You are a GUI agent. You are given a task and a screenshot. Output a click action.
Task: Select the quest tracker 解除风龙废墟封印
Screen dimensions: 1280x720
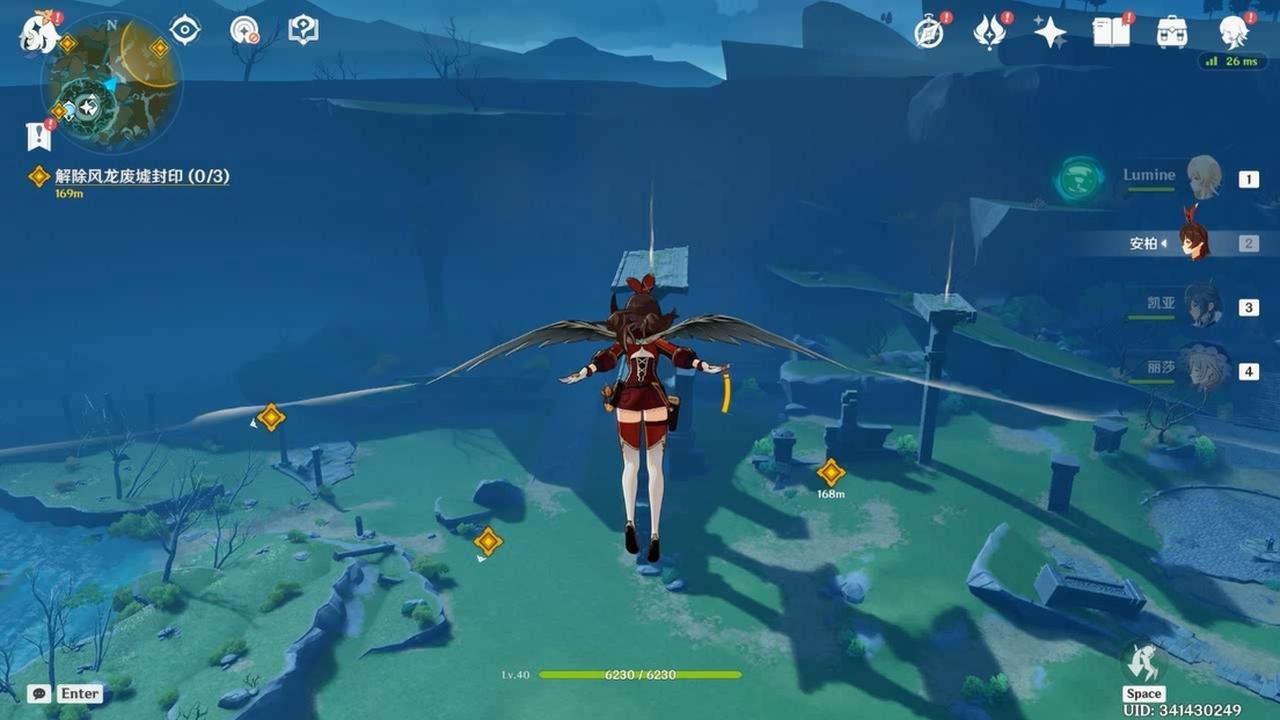coord(141,176)
